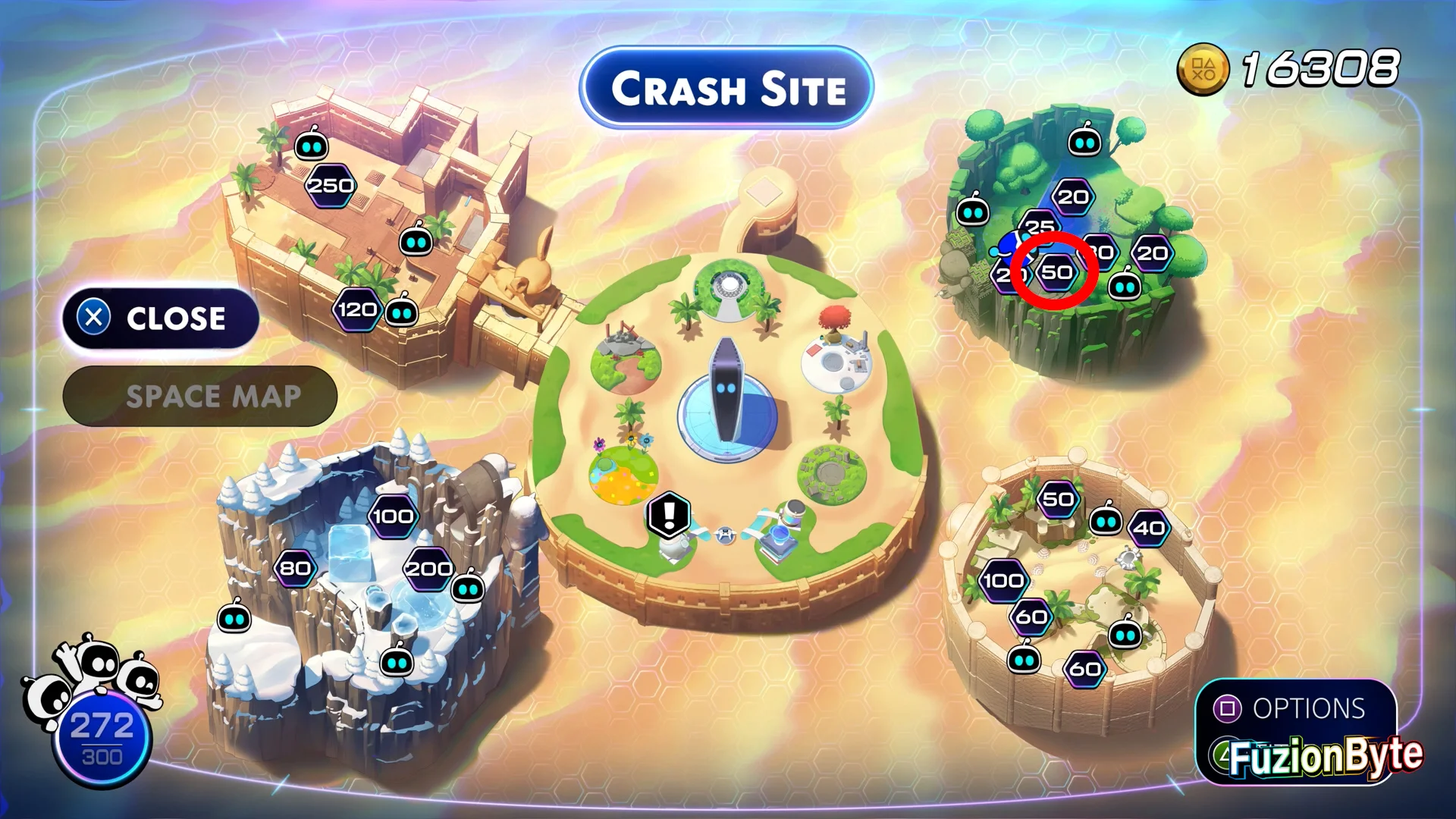Open the Options menu
Viewport: 1456px width, 819px height.
pyautogui.click(x=1295, y=708)
